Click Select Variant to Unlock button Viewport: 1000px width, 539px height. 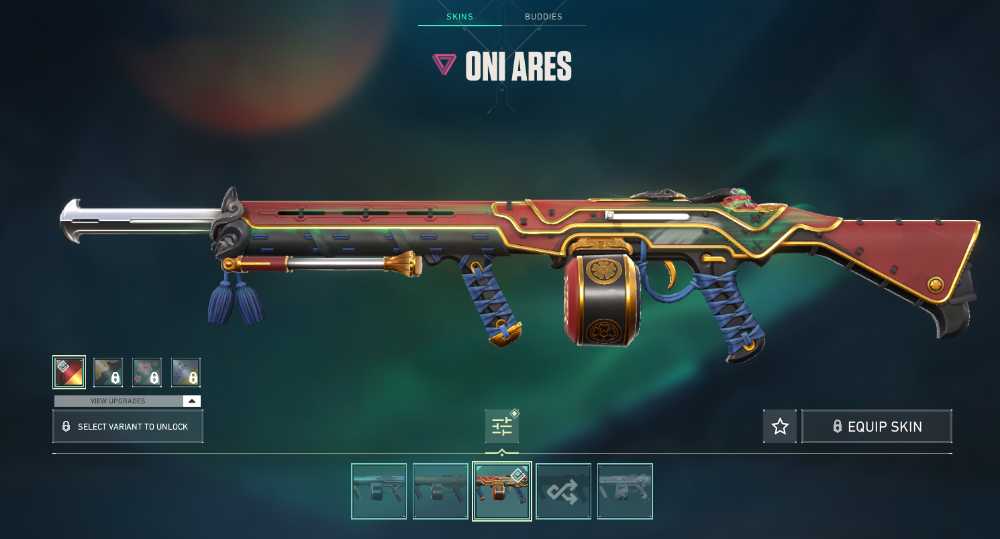tap(128, 427)
